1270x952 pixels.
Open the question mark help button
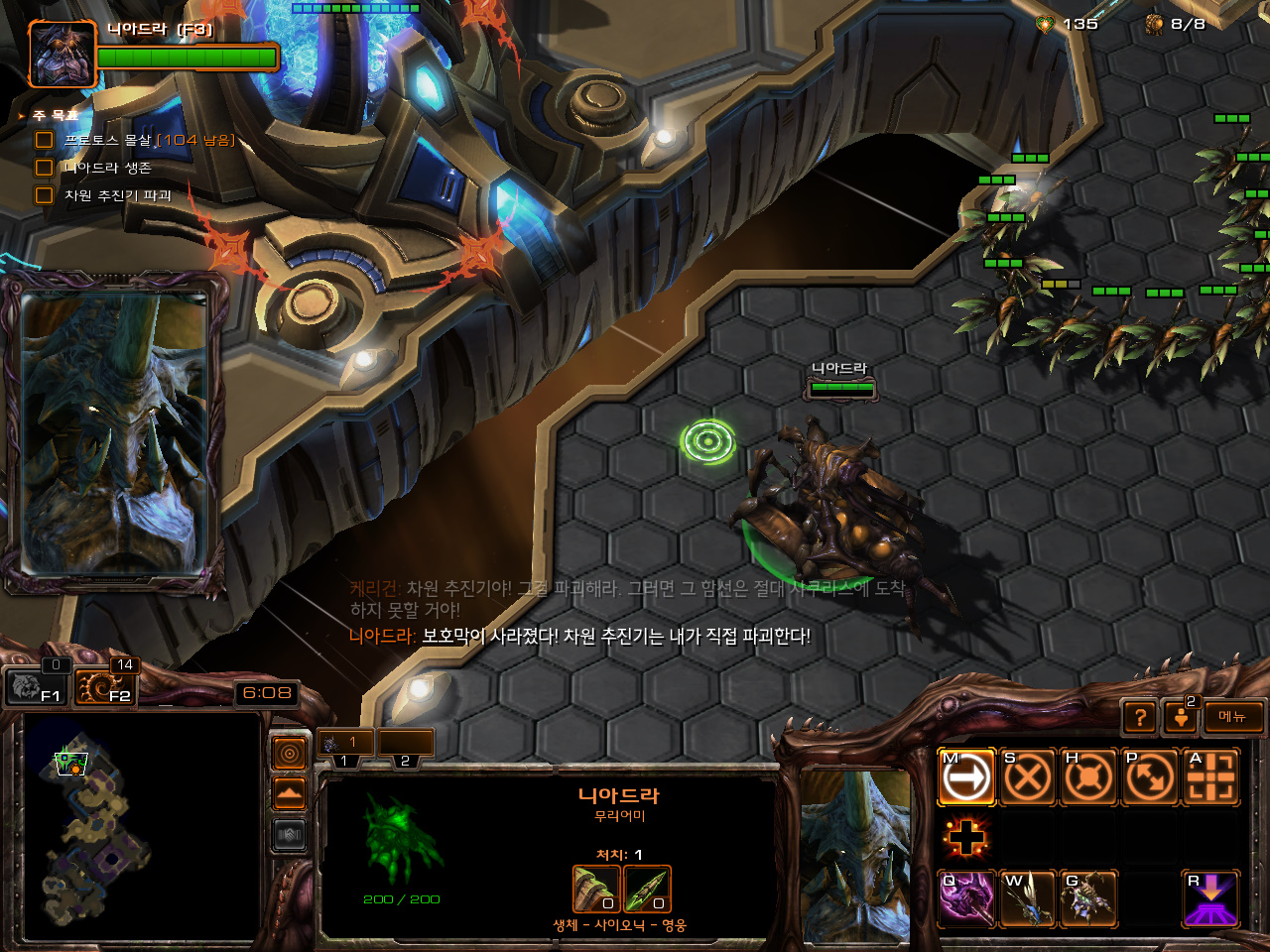tap(1140, 717)
